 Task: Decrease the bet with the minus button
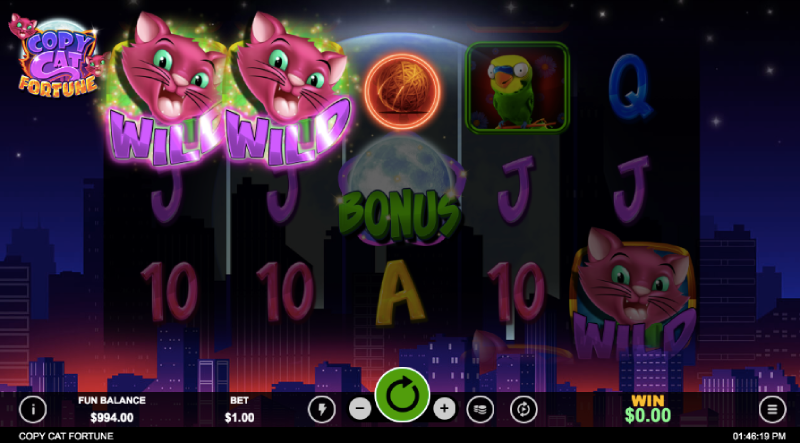(360, 408)
